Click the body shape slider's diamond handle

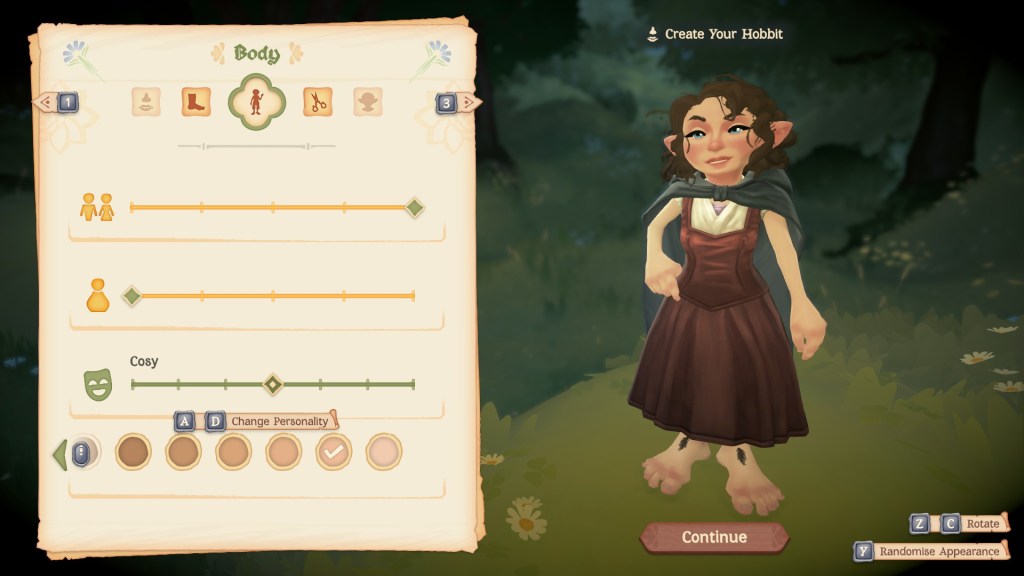[131, 296]
